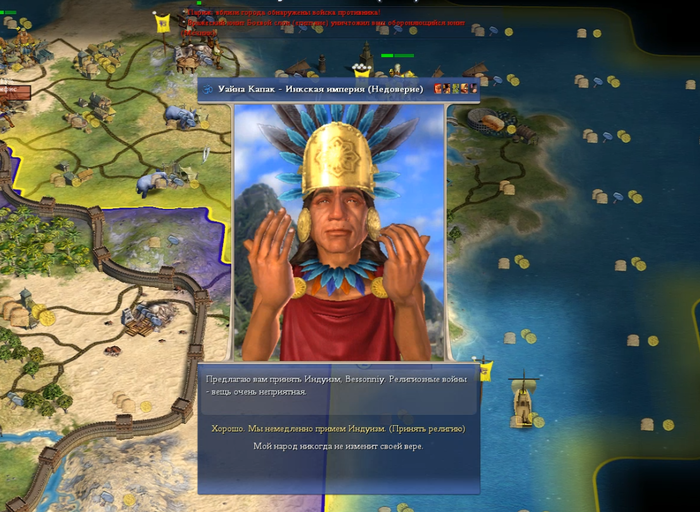This screenshot has width=700, height=512.
Task: Accept adopting Hinduism reply option
Action: [338, 429]
